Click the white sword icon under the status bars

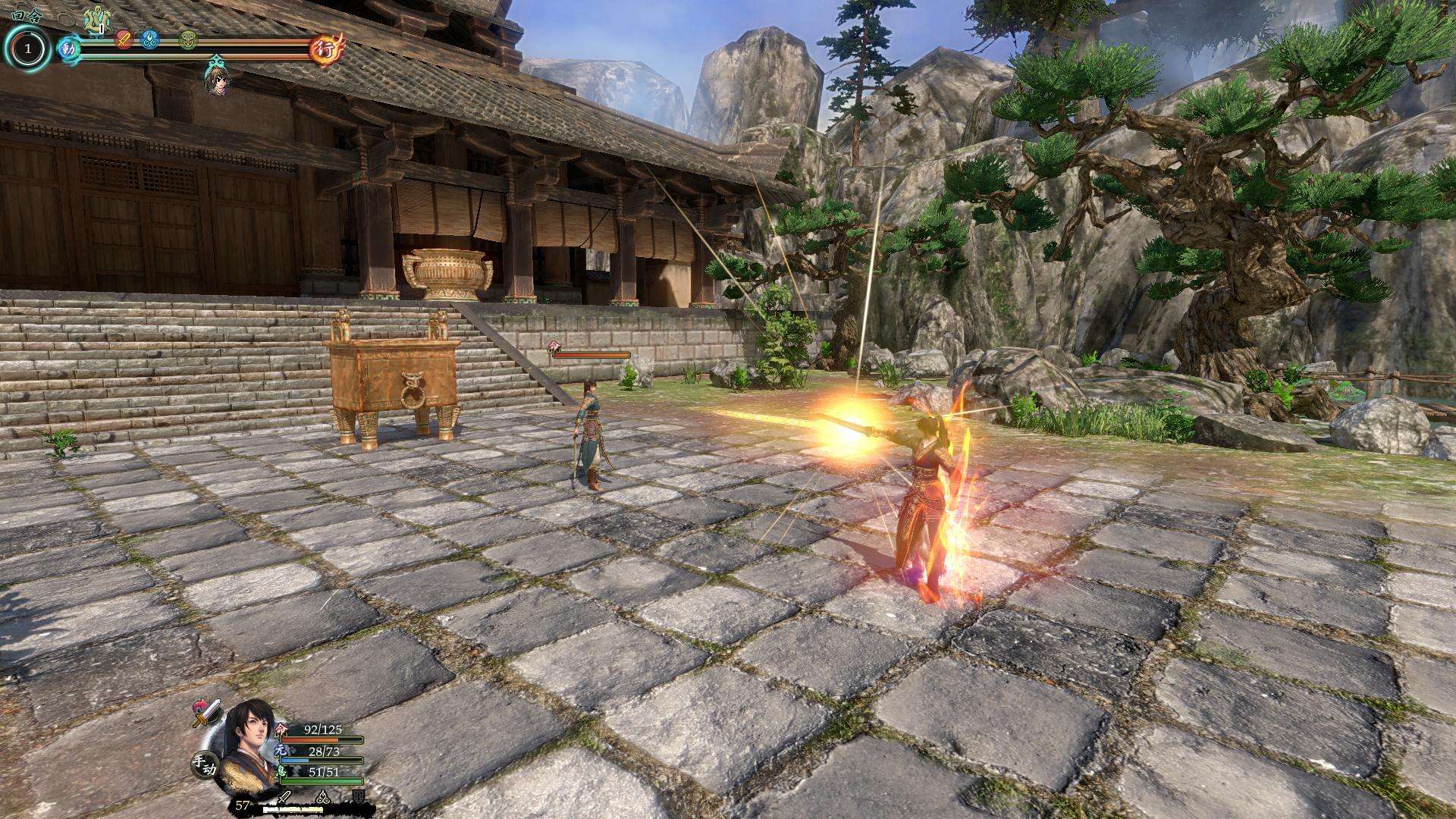284,797
